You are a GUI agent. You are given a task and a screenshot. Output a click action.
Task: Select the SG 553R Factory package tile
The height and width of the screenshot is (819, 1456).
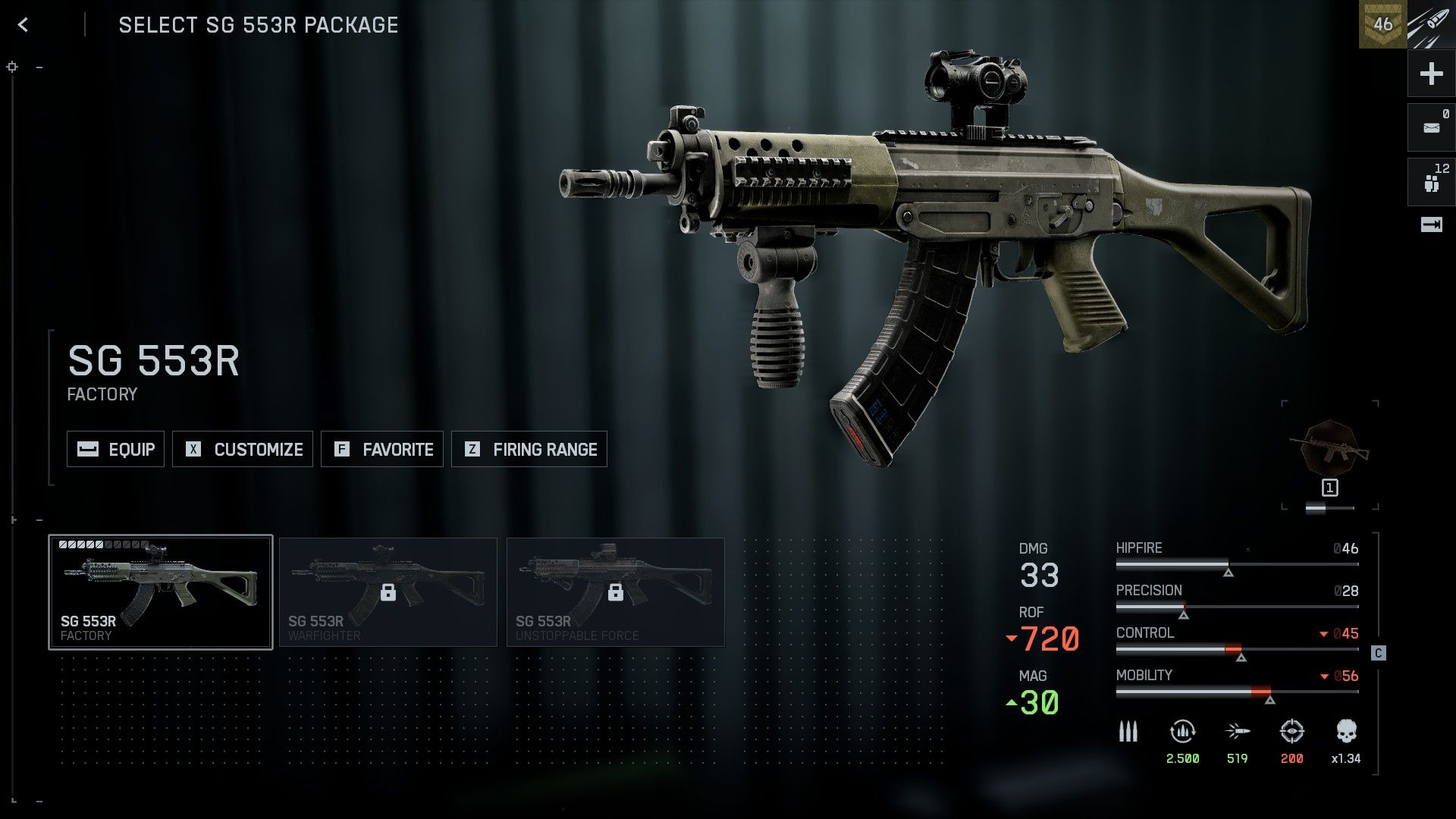(x=161, y=592)
